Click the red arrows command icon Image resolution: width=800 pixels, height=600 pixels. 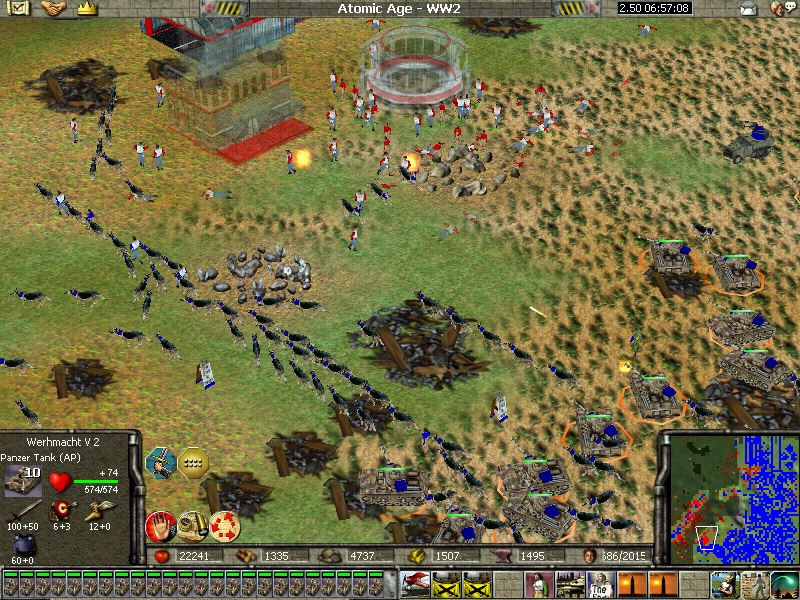pos(224,522)
